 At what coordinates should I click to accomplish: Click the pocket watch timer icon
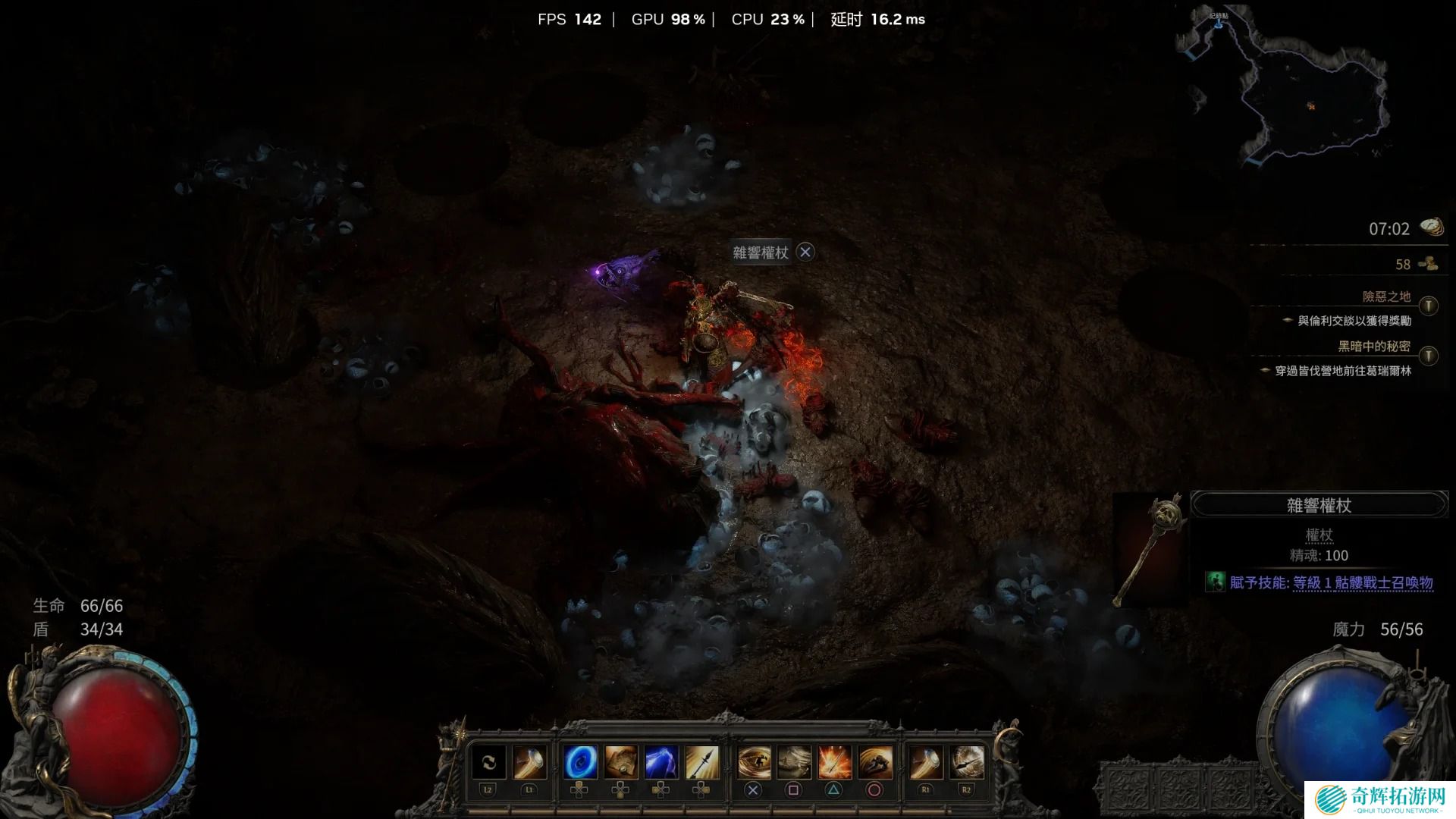click(1432, 227)
